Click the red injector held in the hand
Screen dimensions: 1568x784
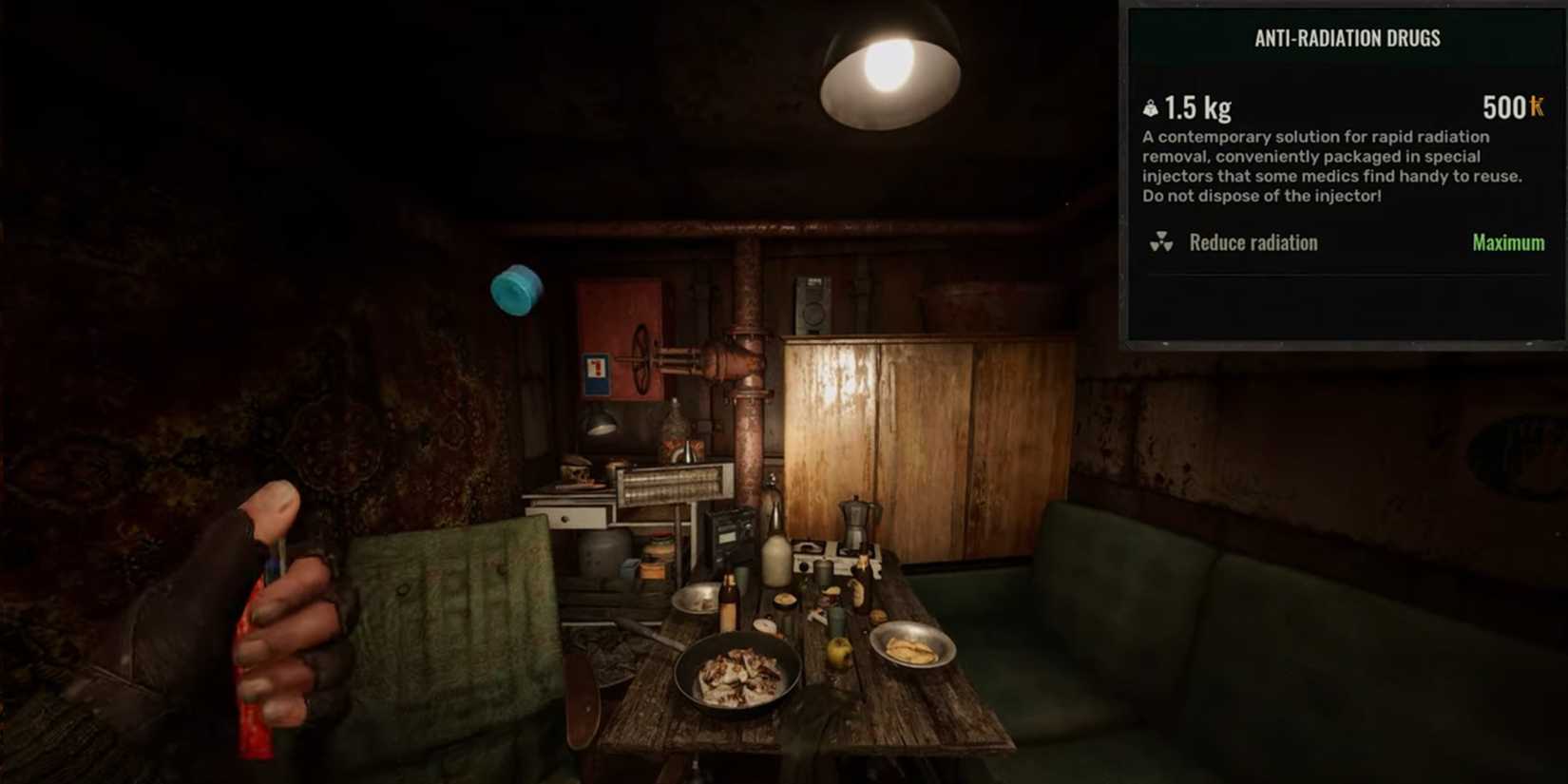click(255, 665)
